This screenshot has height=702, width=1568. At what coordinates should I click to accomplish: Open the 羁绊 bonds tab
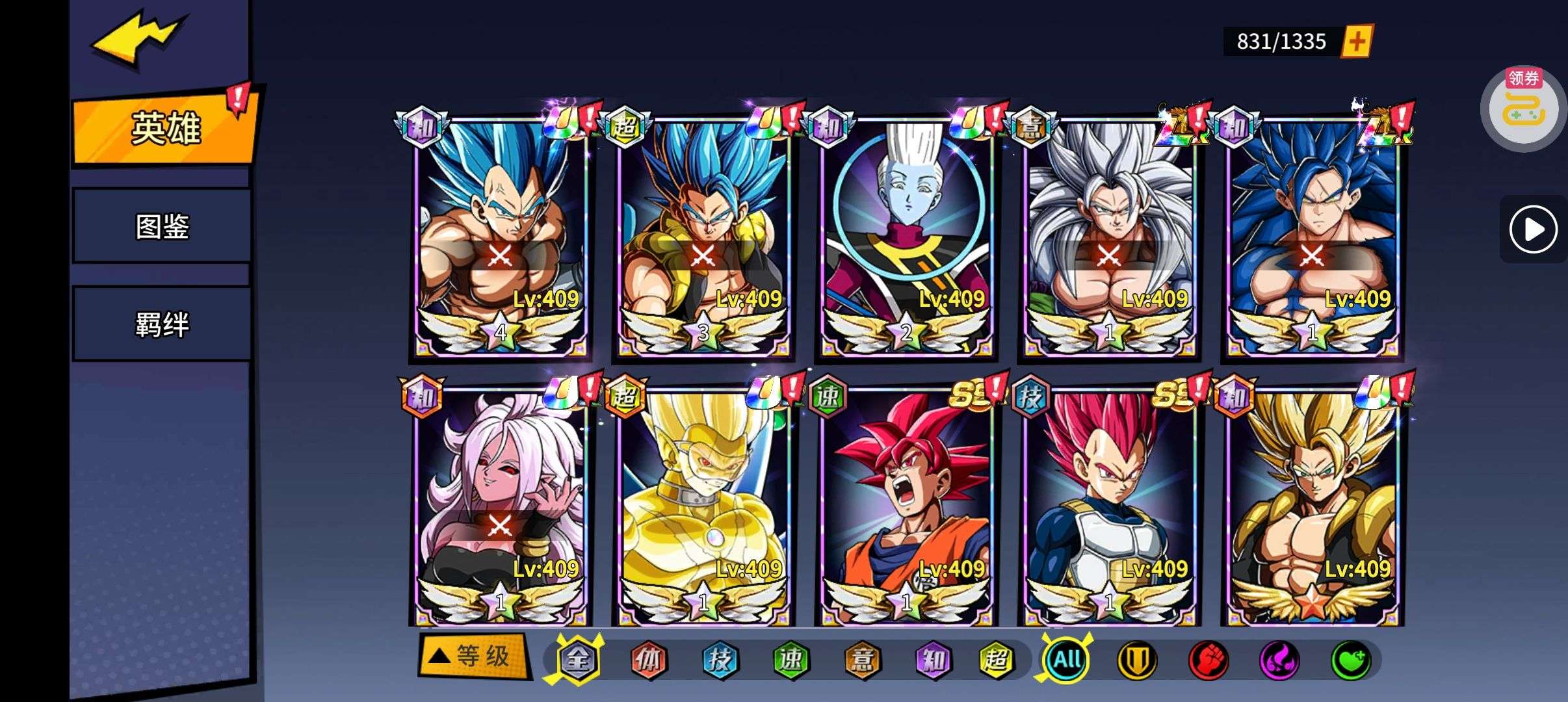(162, 324)
